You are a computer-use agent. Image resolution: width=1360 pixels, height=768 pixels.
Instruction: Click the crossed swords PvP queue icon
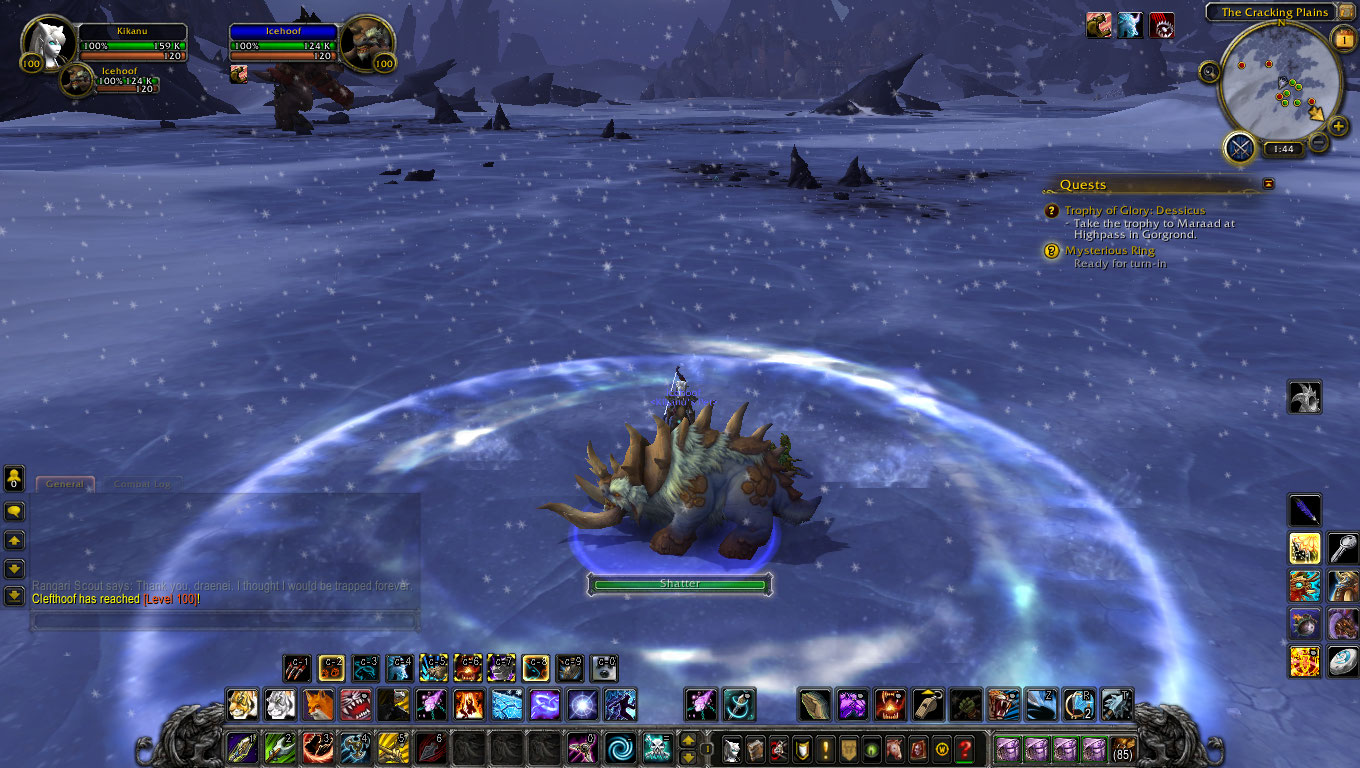1241,149
